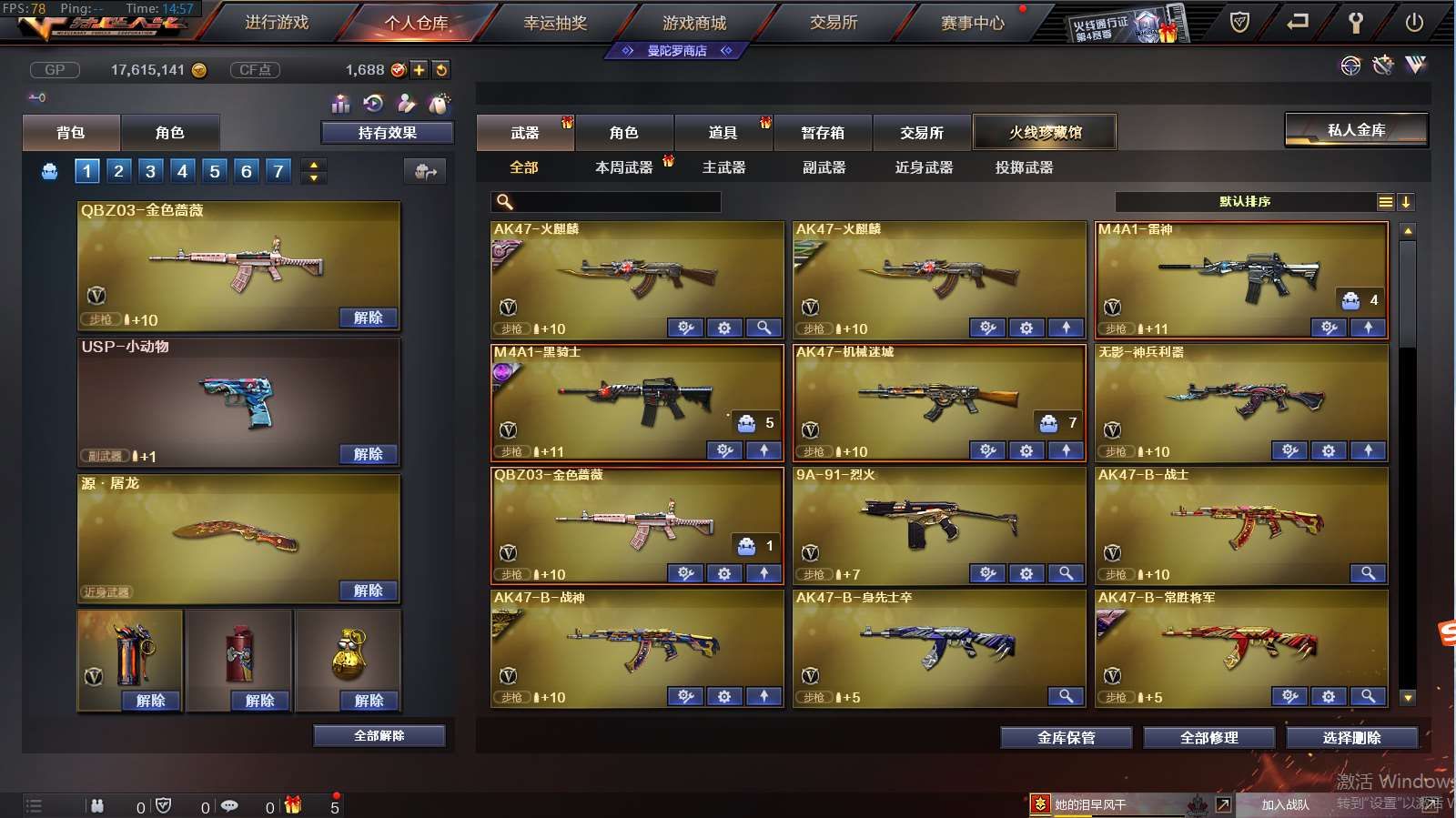The width and height of the screenshot is (1456, 818).
Task: Switch to the 火线珍藏馆 tab
Action: (x=1045, y=132)
